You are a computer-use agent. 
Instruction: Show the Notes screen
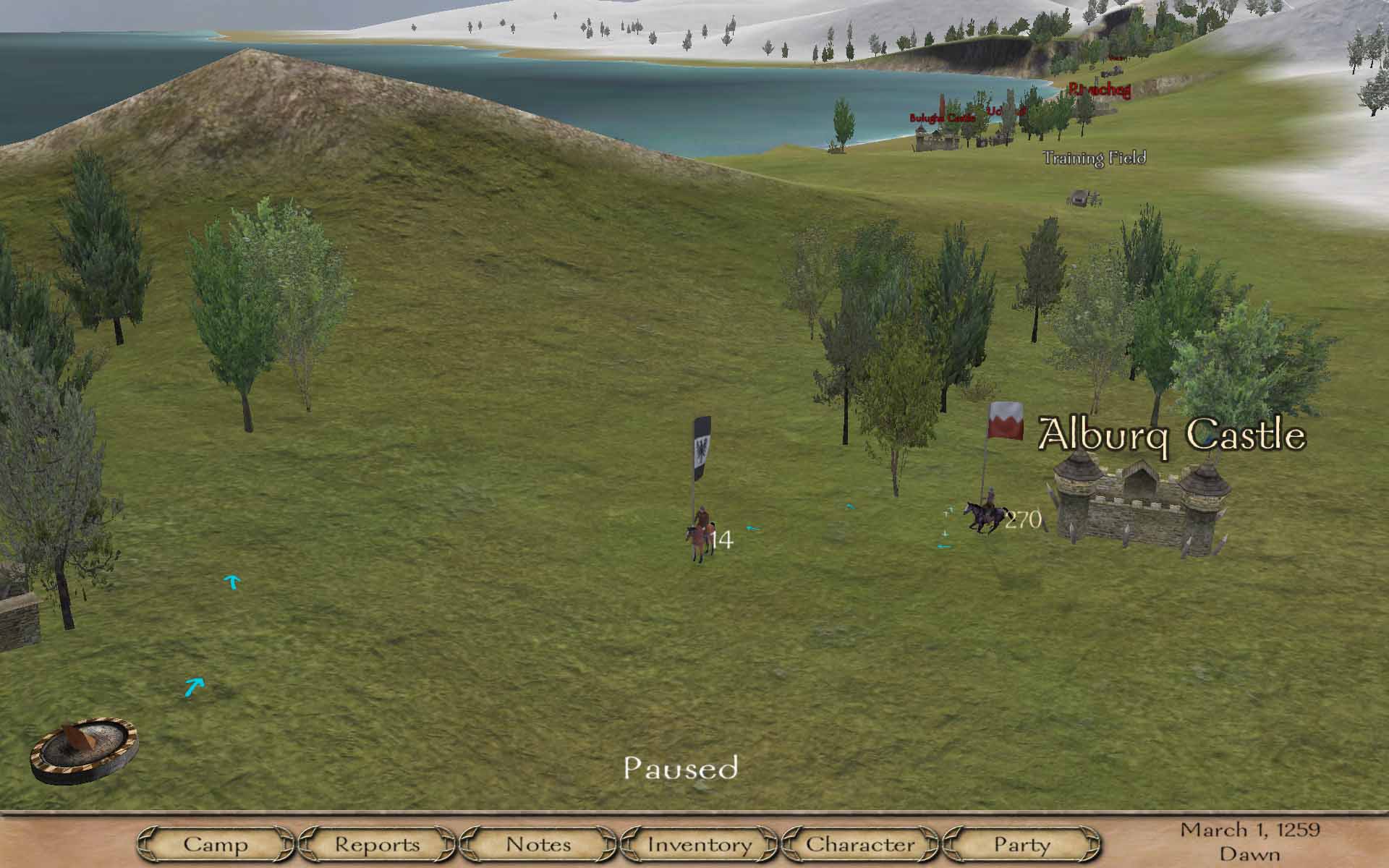point(538,844)
